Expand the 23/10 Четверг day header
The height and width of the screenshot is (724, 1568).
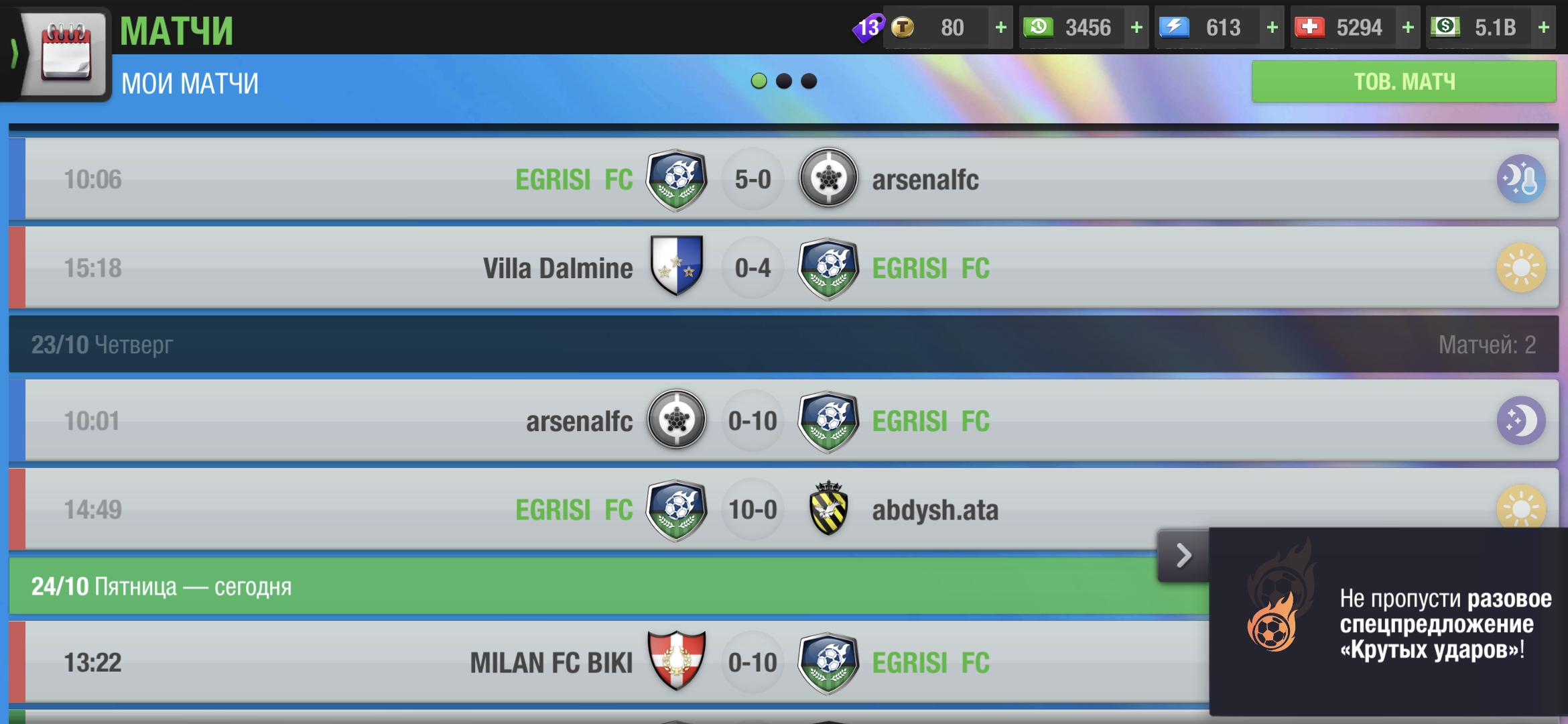(784, 344)
